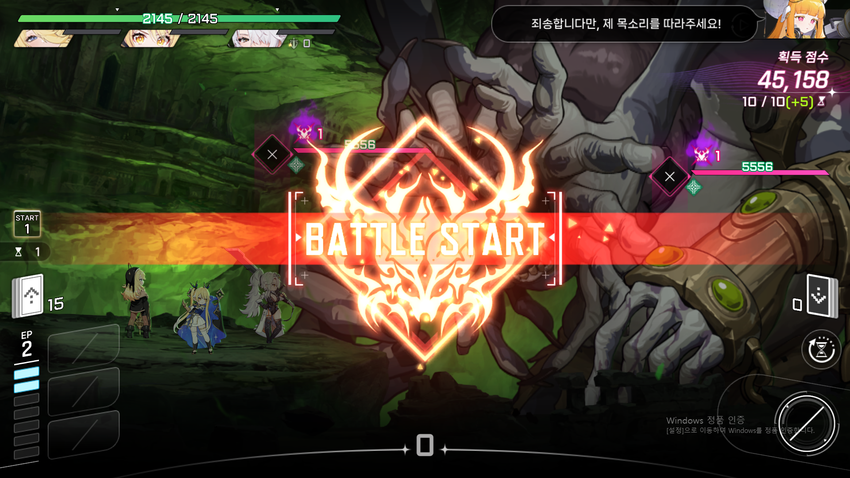The image size is (850, 478).
Task: Select the white-haired third party portrait
Action: click(x=257, y=39)
